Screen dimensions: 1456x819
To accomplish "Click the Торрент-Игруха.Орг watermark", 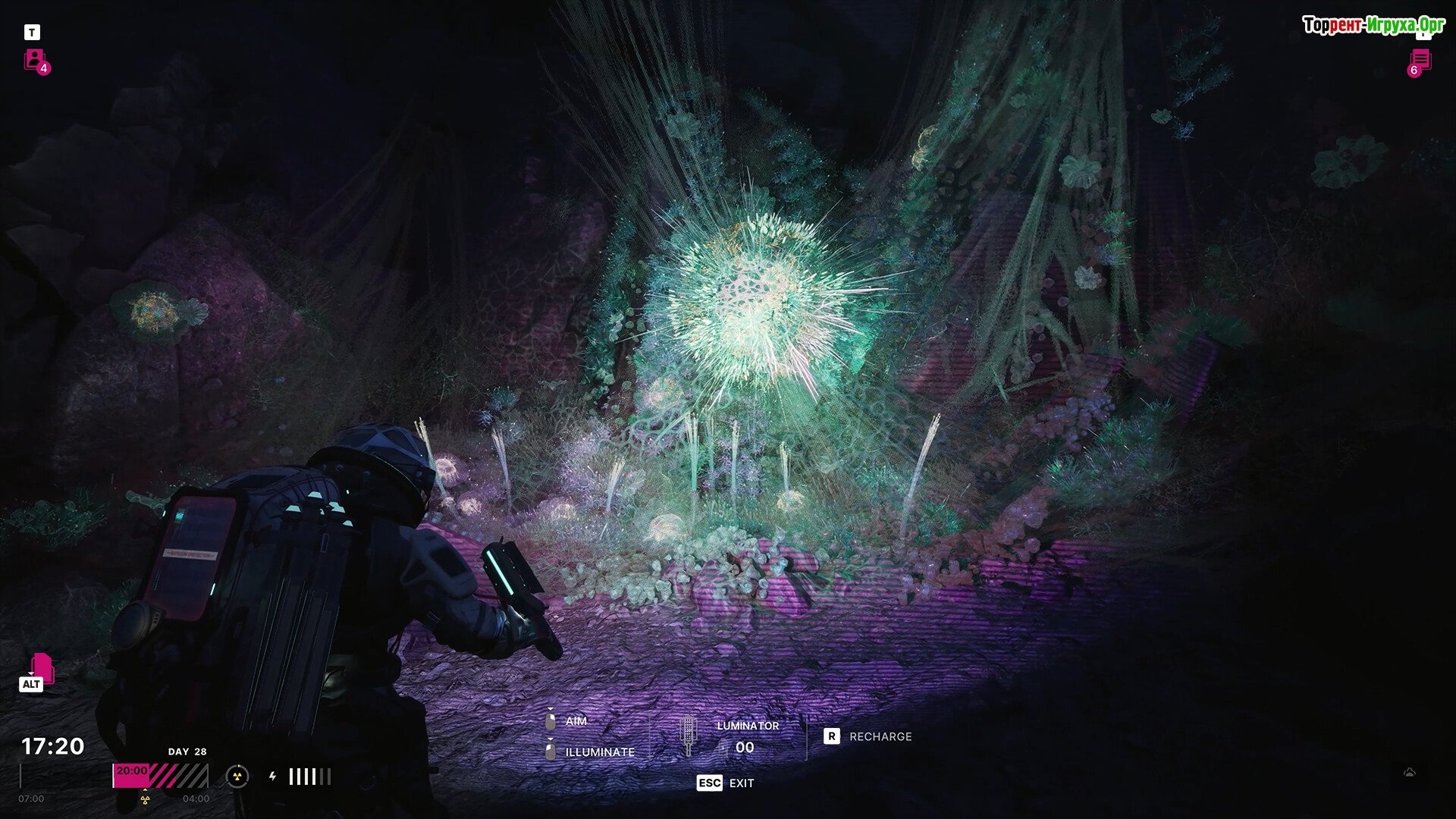I will click(1373, 25).
